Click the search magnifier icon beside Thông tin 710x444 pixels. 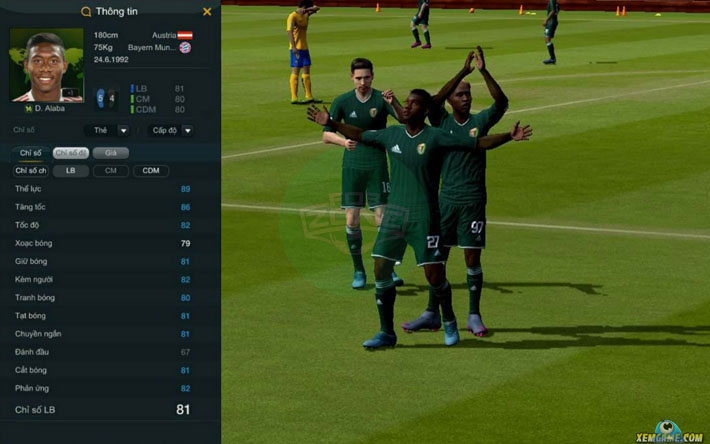point(85,12)
